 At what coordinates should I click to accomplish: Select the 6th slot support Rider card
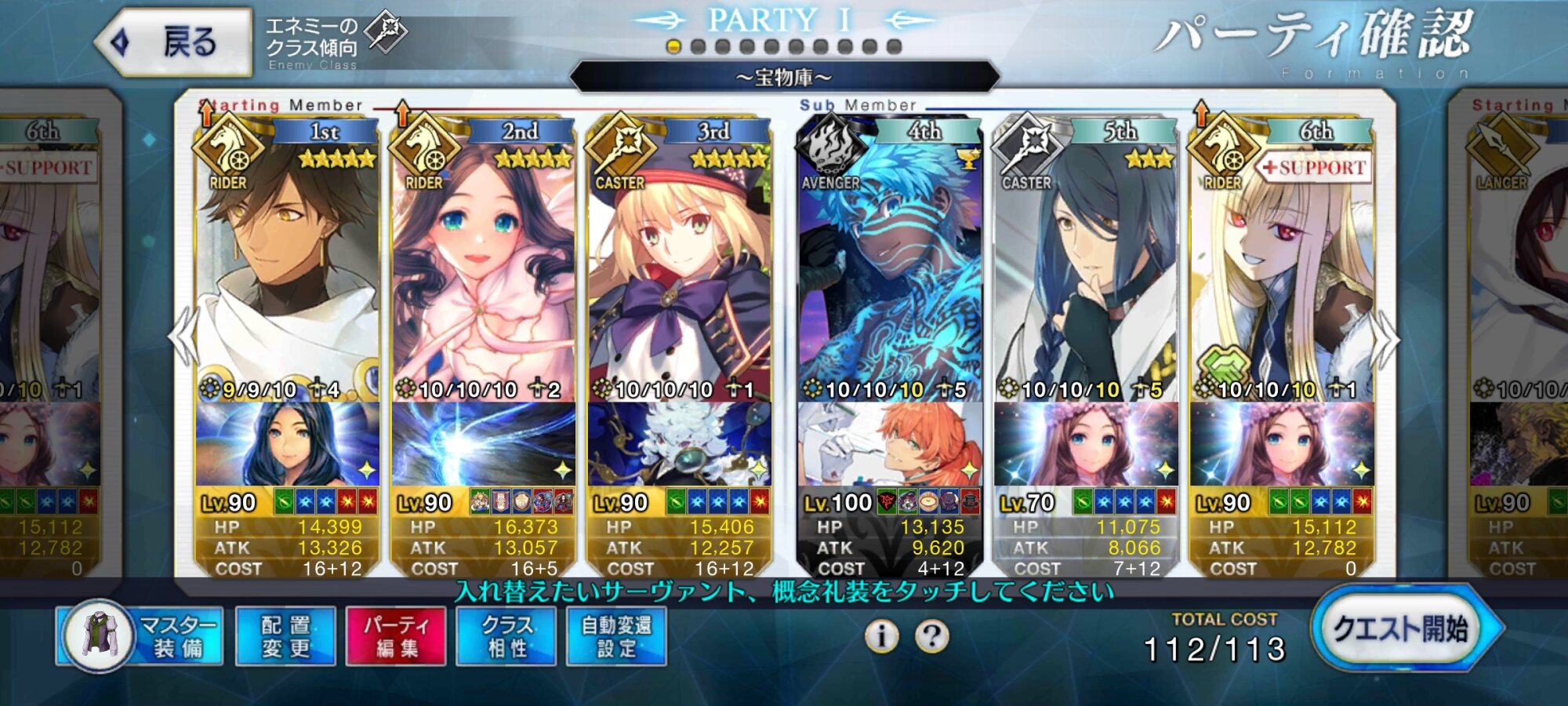point(1282,267)
